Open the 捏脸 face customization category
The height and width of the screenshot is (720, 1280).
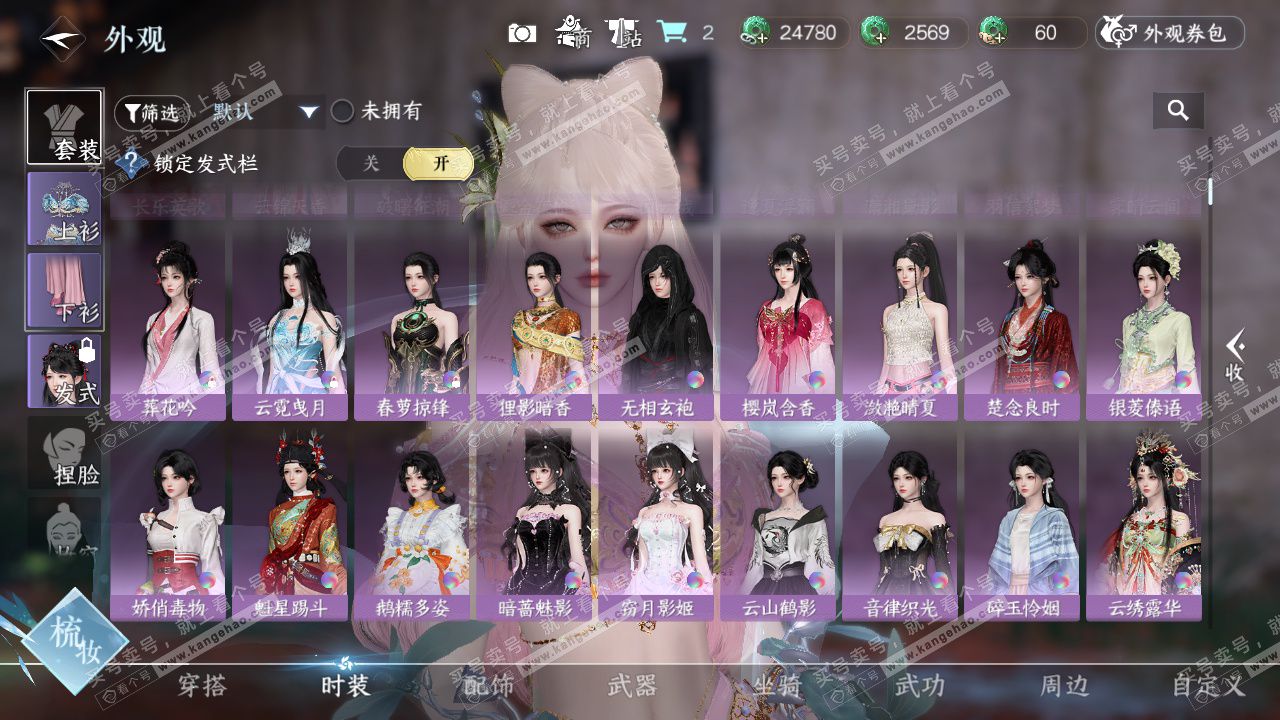pyautogui.click(x=65, y=453)
